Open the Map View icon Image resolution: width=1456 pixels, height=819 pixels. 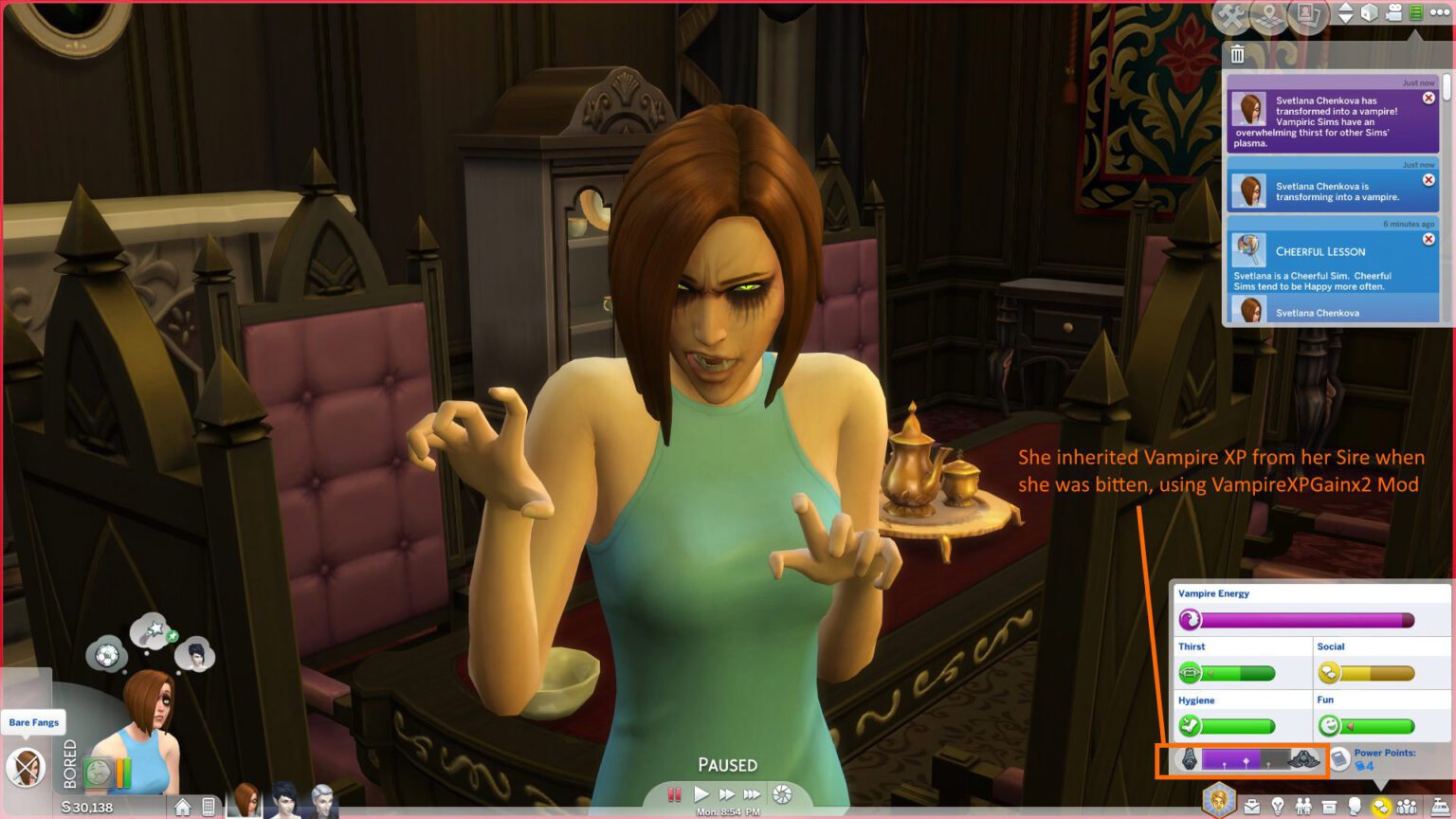[x=1268, y=15]
